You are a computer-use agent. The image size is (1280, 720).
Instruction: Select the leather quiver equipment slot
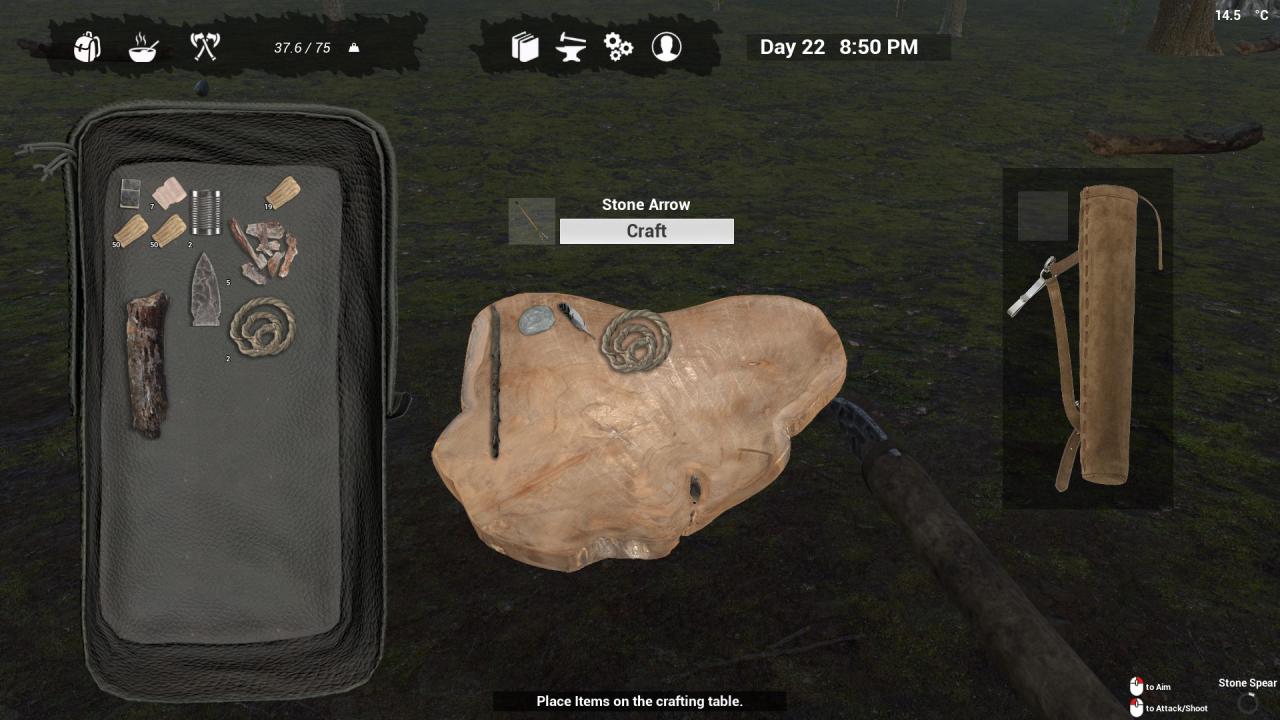(x=1107, y=335)
